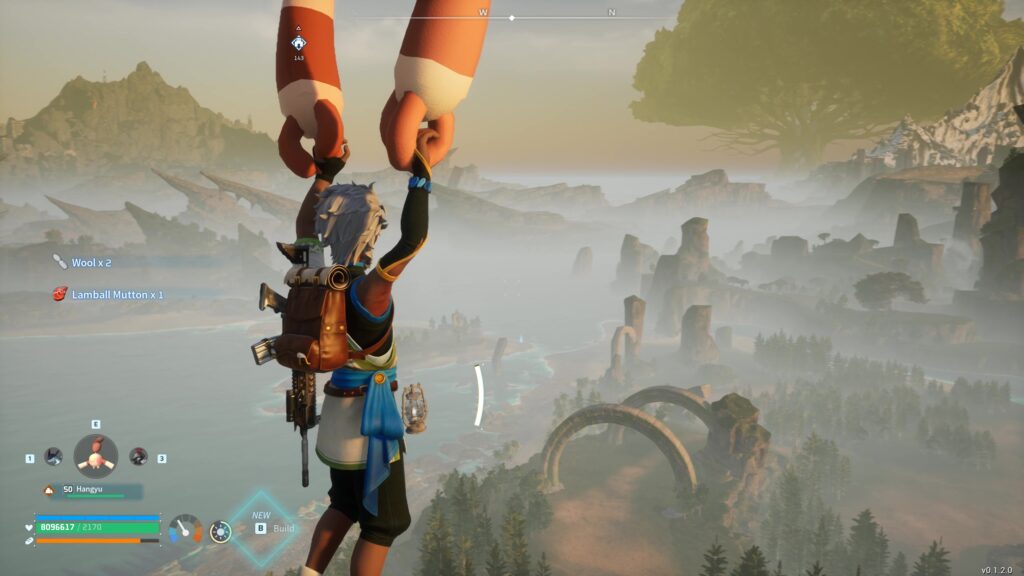Select the active Hangyu pal portrait
Image resolution: width=1024 pixels, height=576 pixels.
96,457
